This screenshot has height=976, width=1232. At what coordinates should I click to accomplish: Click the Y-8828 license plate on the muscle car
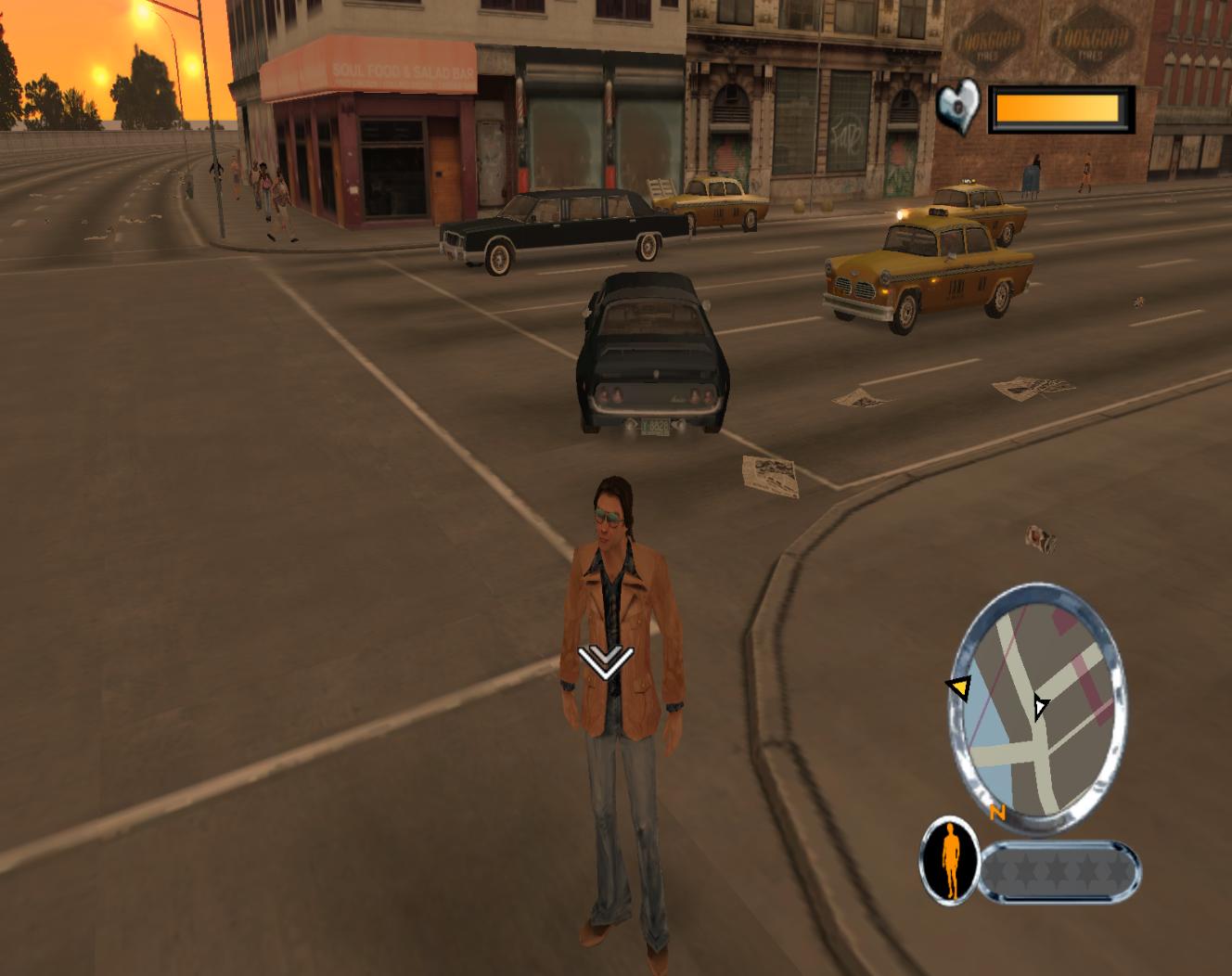(x=655, y=426)
